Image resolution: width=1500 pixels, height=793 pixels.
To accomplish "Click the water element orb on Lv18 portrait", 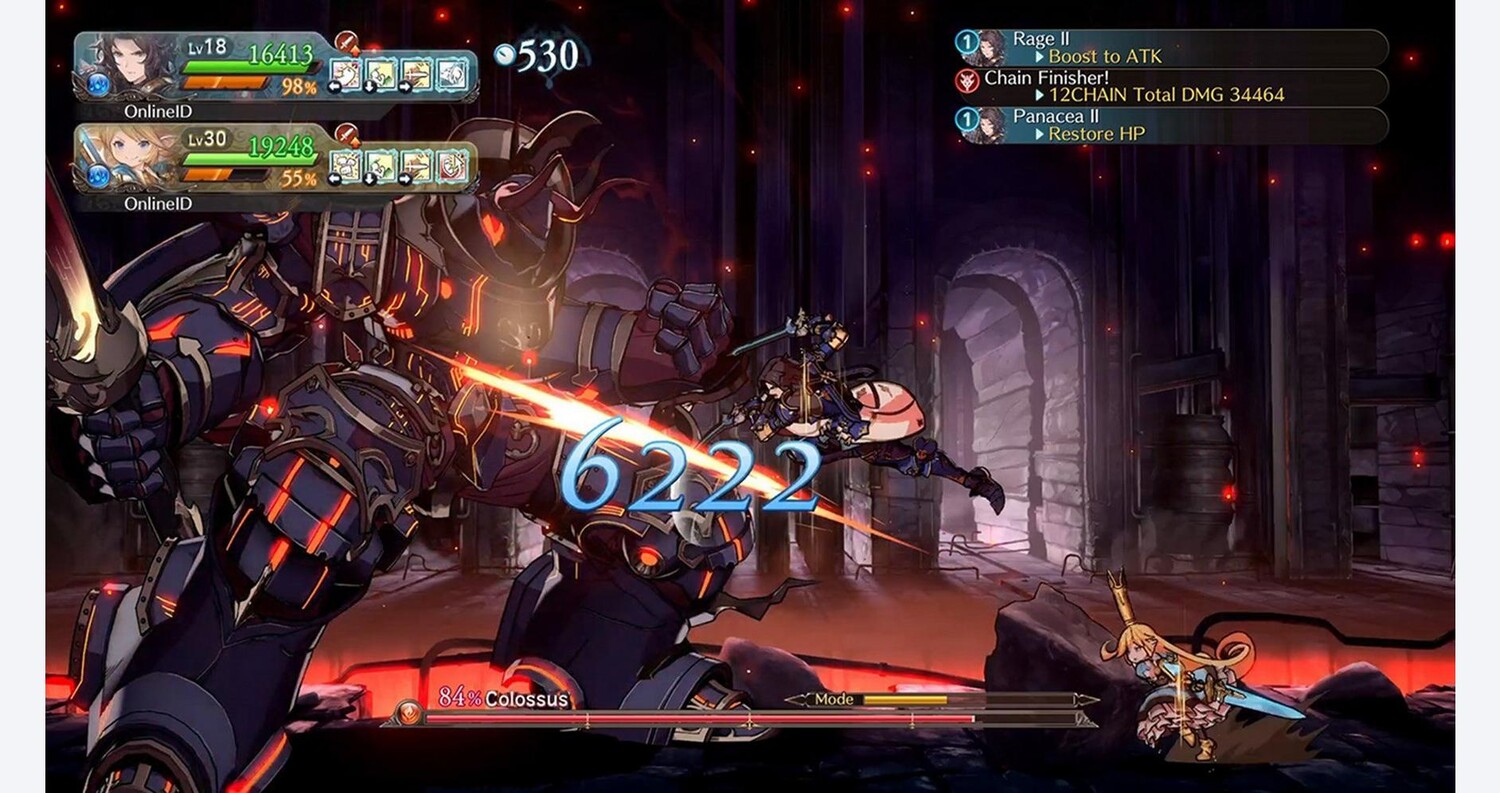I will coord(98,85).
